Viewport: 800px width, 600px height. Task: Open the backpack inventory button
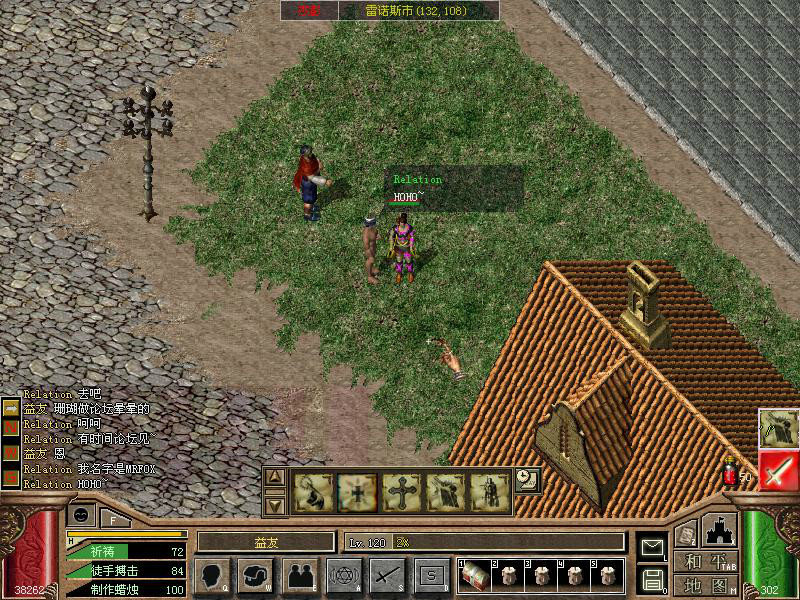click(x=256, y=575)
